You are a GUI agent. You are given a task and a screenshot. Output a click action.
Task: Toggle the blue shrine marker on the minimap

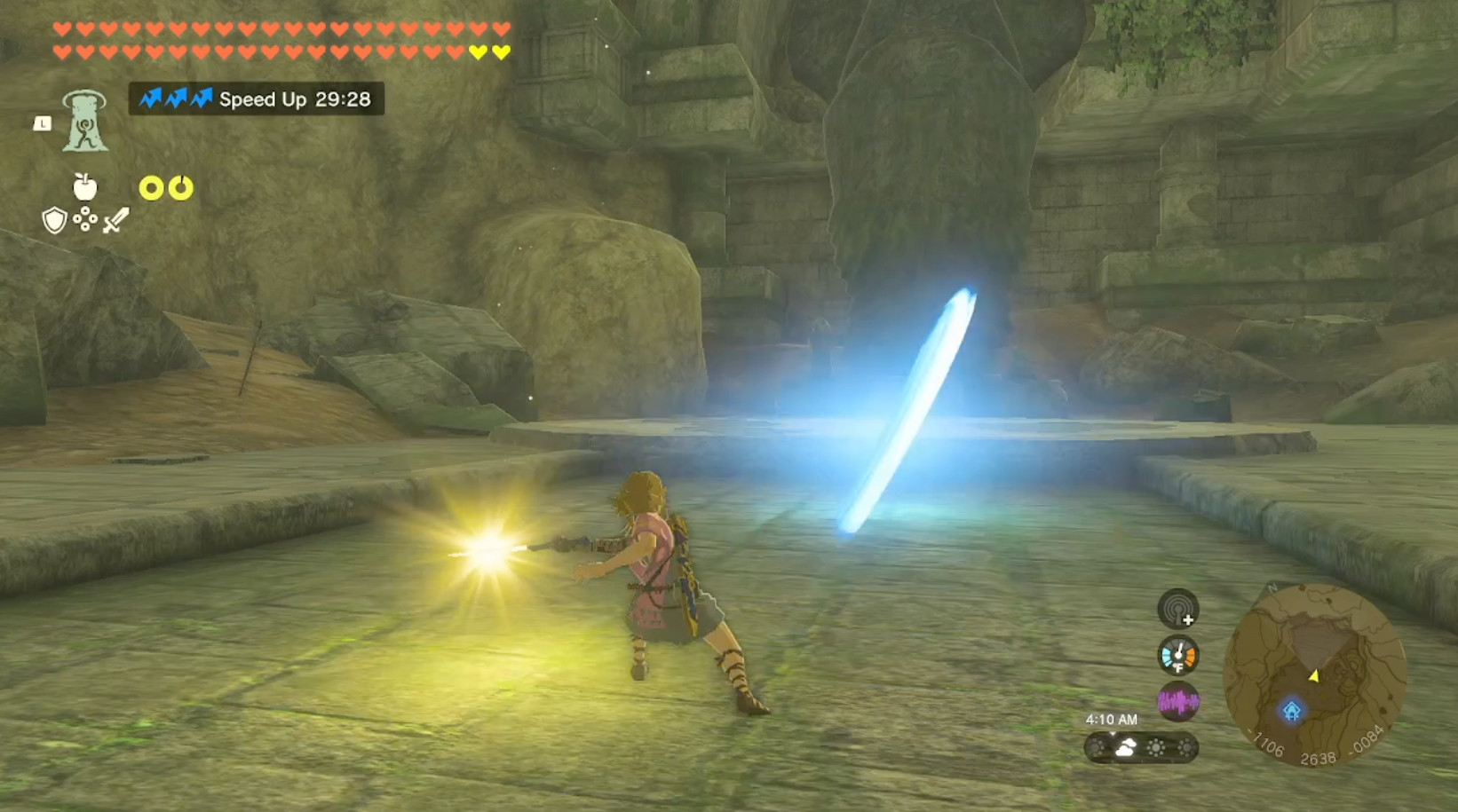coord(1291,709)
